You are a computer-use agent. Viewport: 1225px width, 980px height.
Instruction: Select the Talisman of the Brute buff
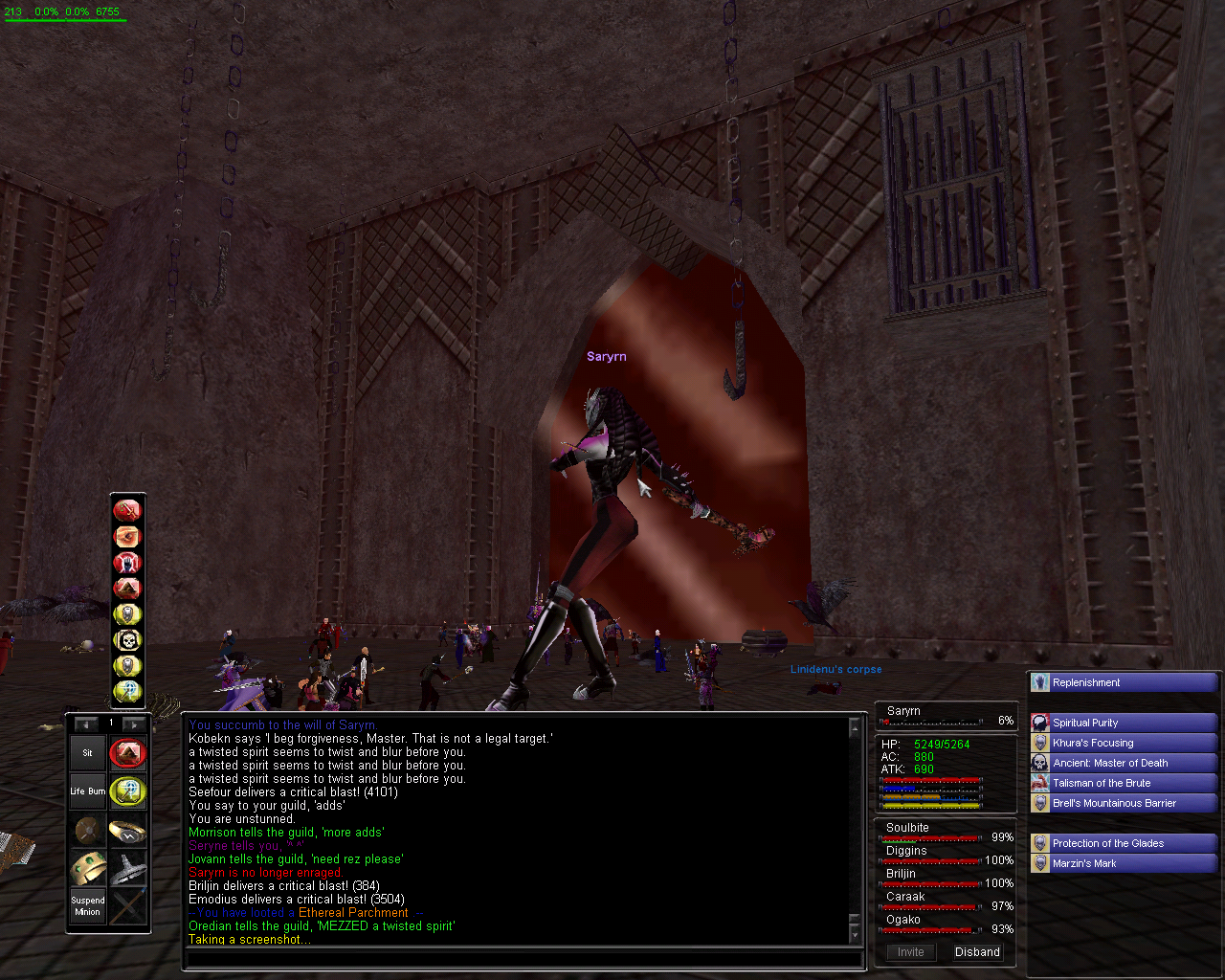point(1124,783)
